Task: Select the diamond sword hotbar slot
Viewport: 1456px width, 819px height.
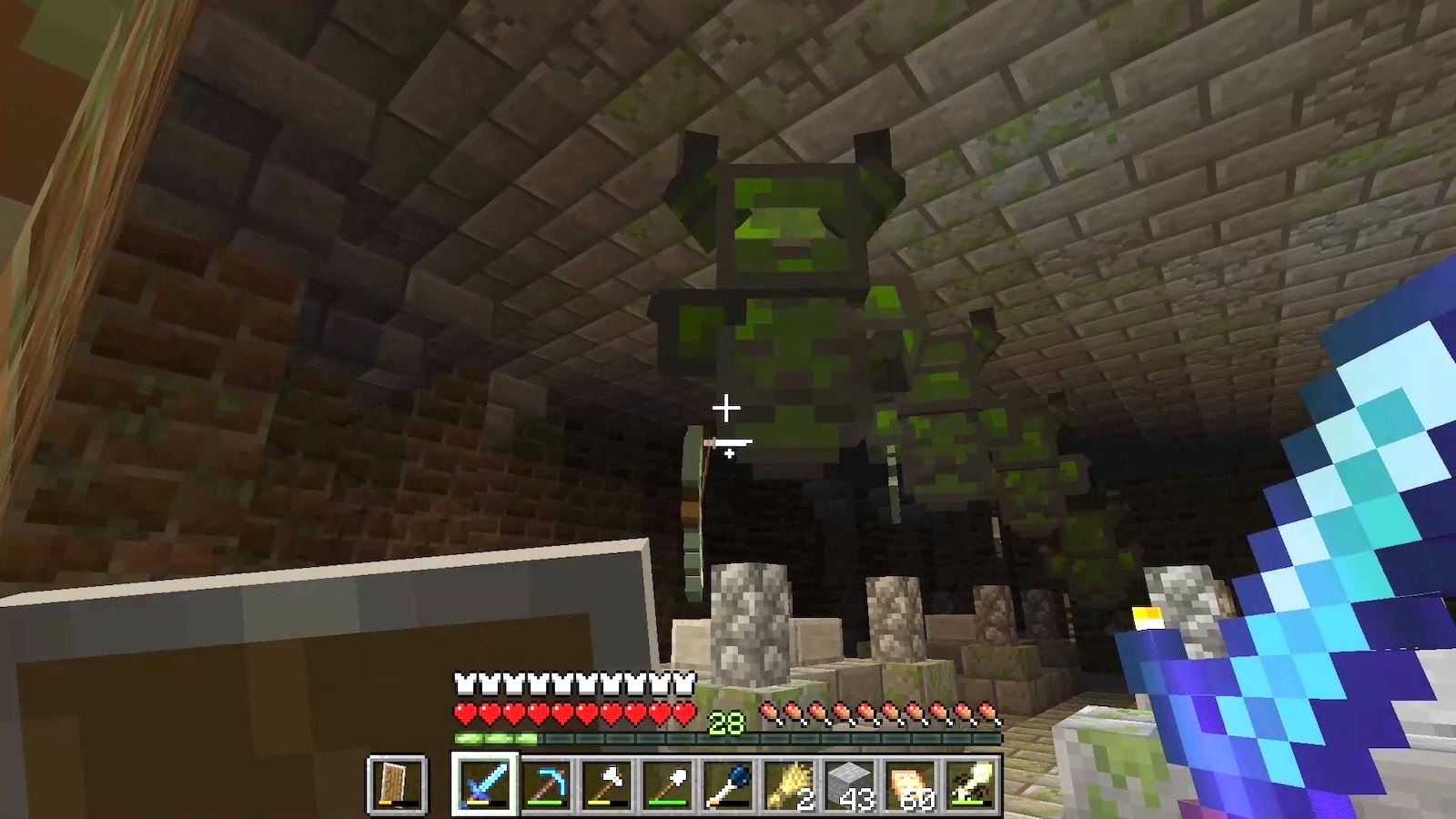Action: [x=484, y=784]
